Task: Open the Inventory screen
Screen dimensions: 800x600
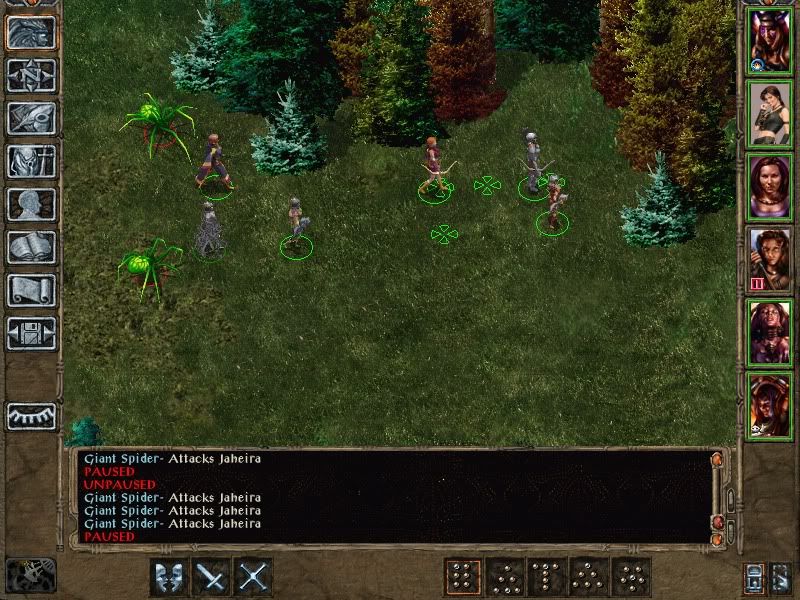Action: pos(31,161)
